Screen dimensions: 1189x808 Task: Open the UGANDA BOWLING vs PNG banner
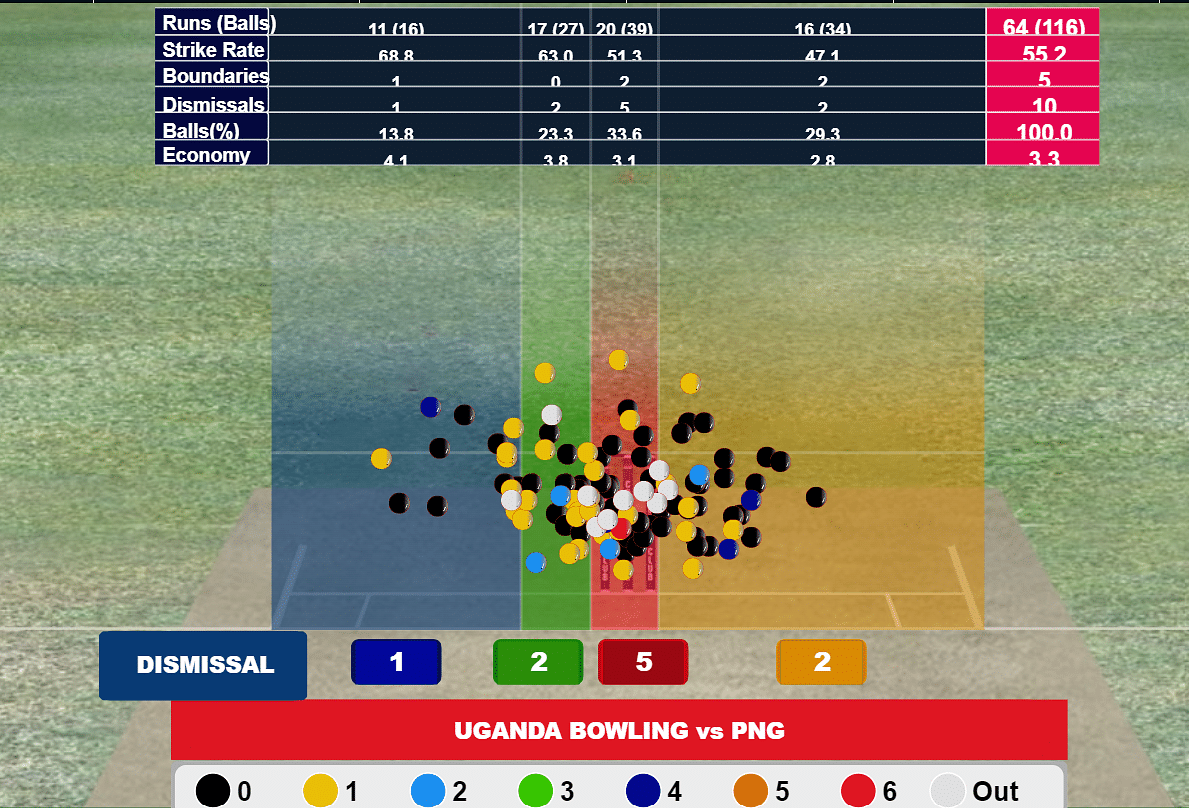[x=619, y=730]
